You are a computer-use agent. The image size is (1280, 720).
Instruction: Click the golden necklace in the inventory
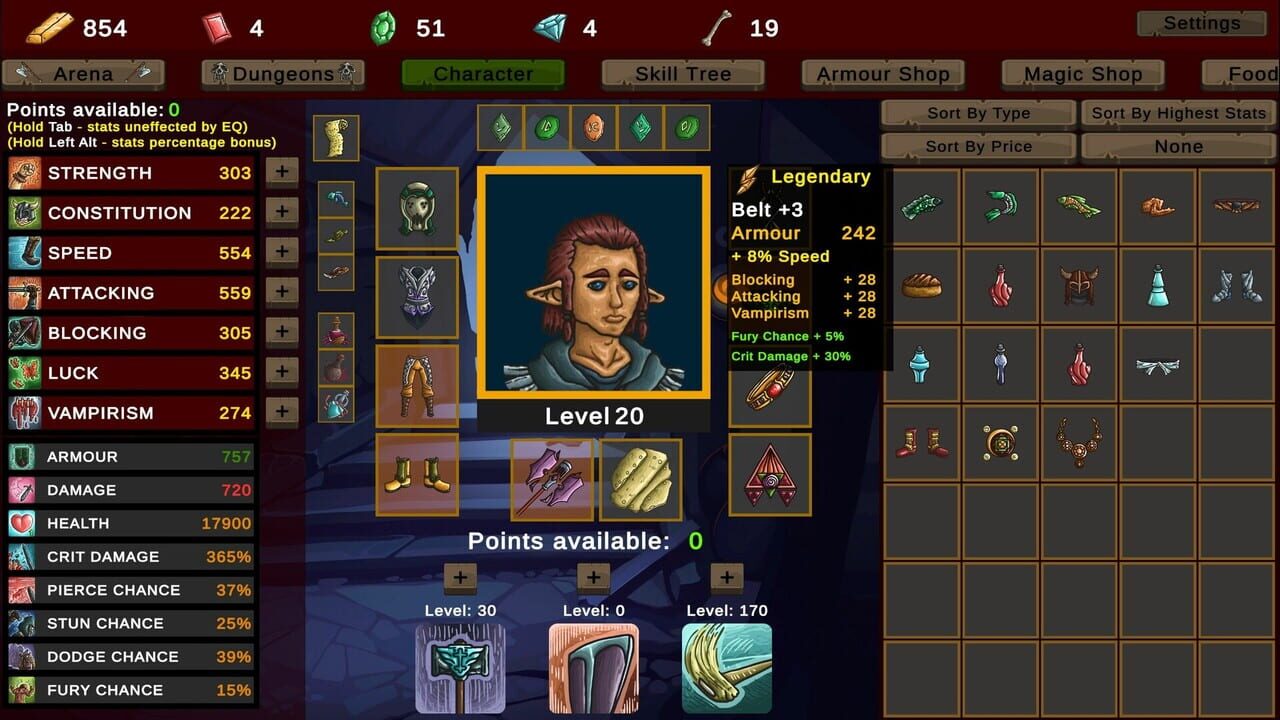pyautogui.click(x=1079, y=443)
